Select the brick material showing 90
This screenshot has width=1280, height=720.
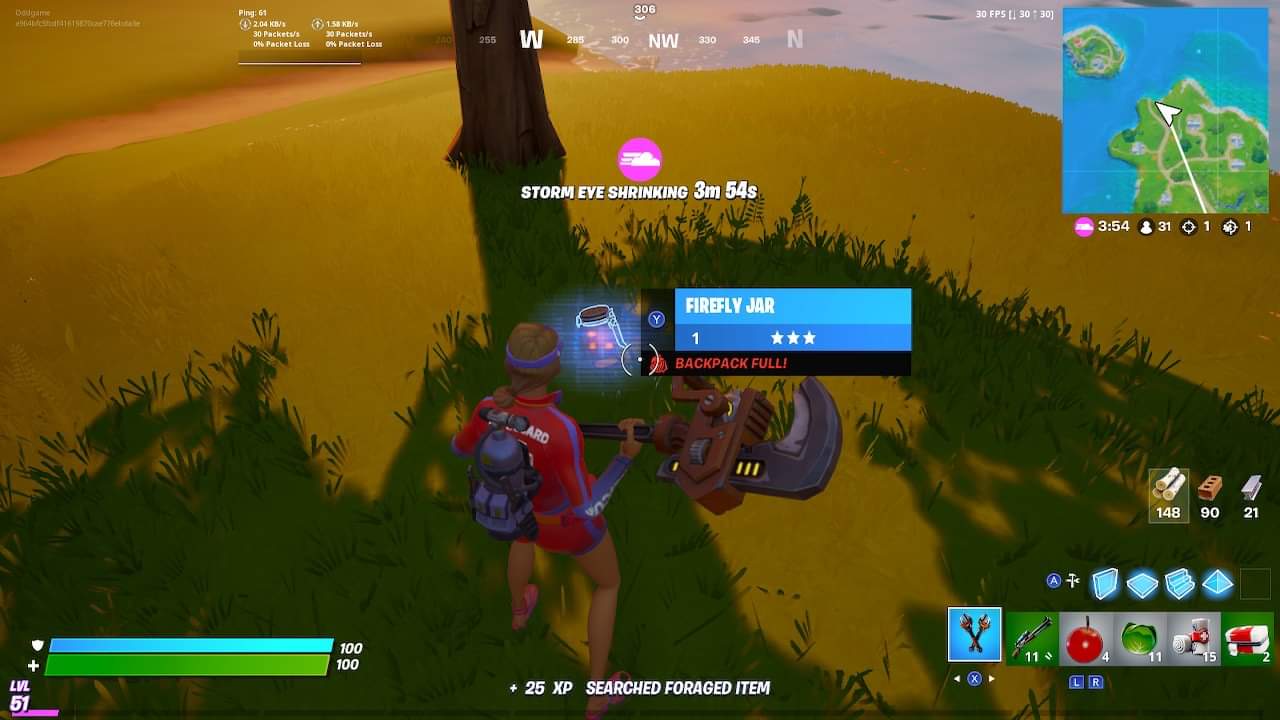coord(1209,495)
